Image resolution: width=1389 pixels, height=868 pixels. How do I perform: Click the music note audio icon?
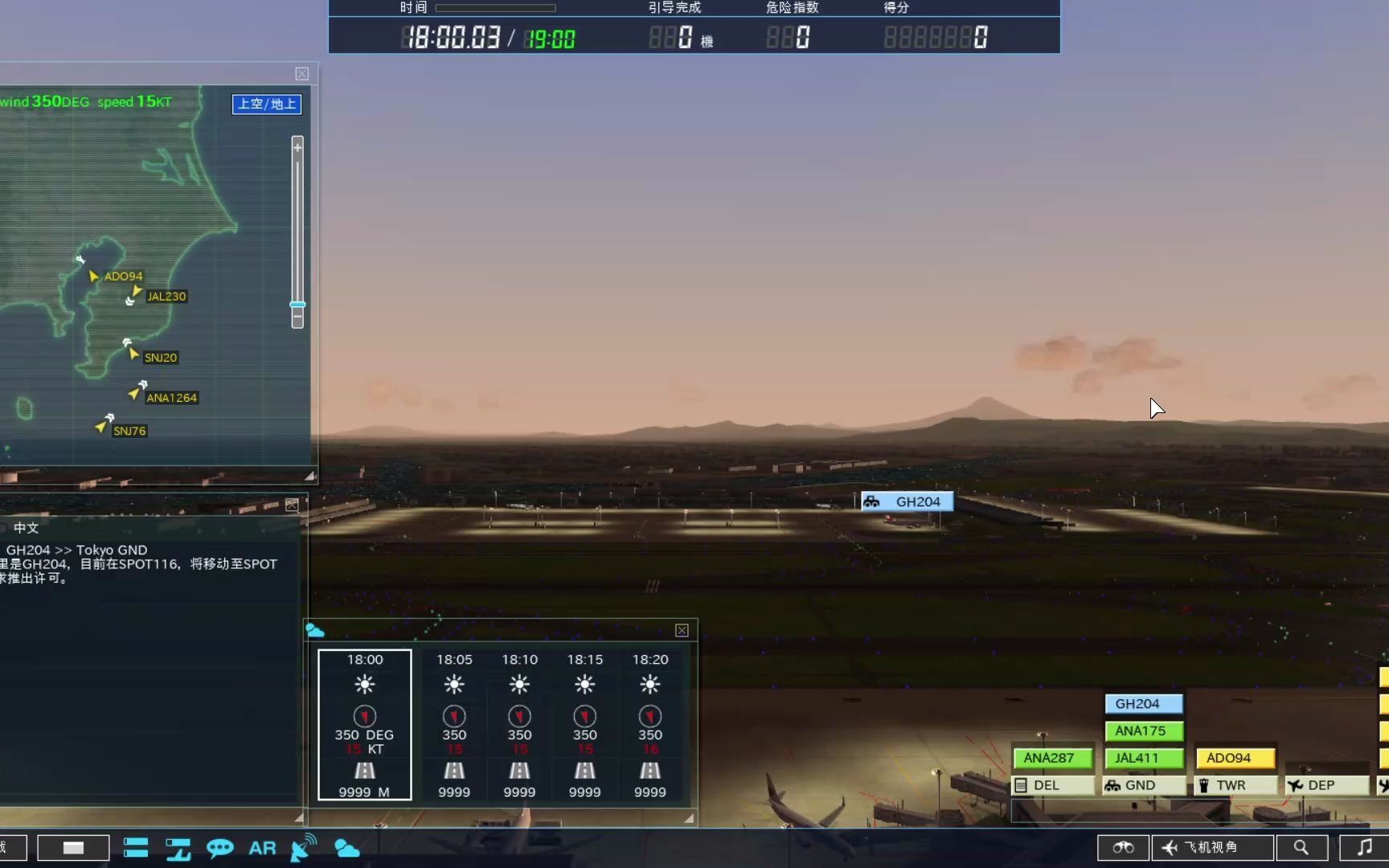1366,847
